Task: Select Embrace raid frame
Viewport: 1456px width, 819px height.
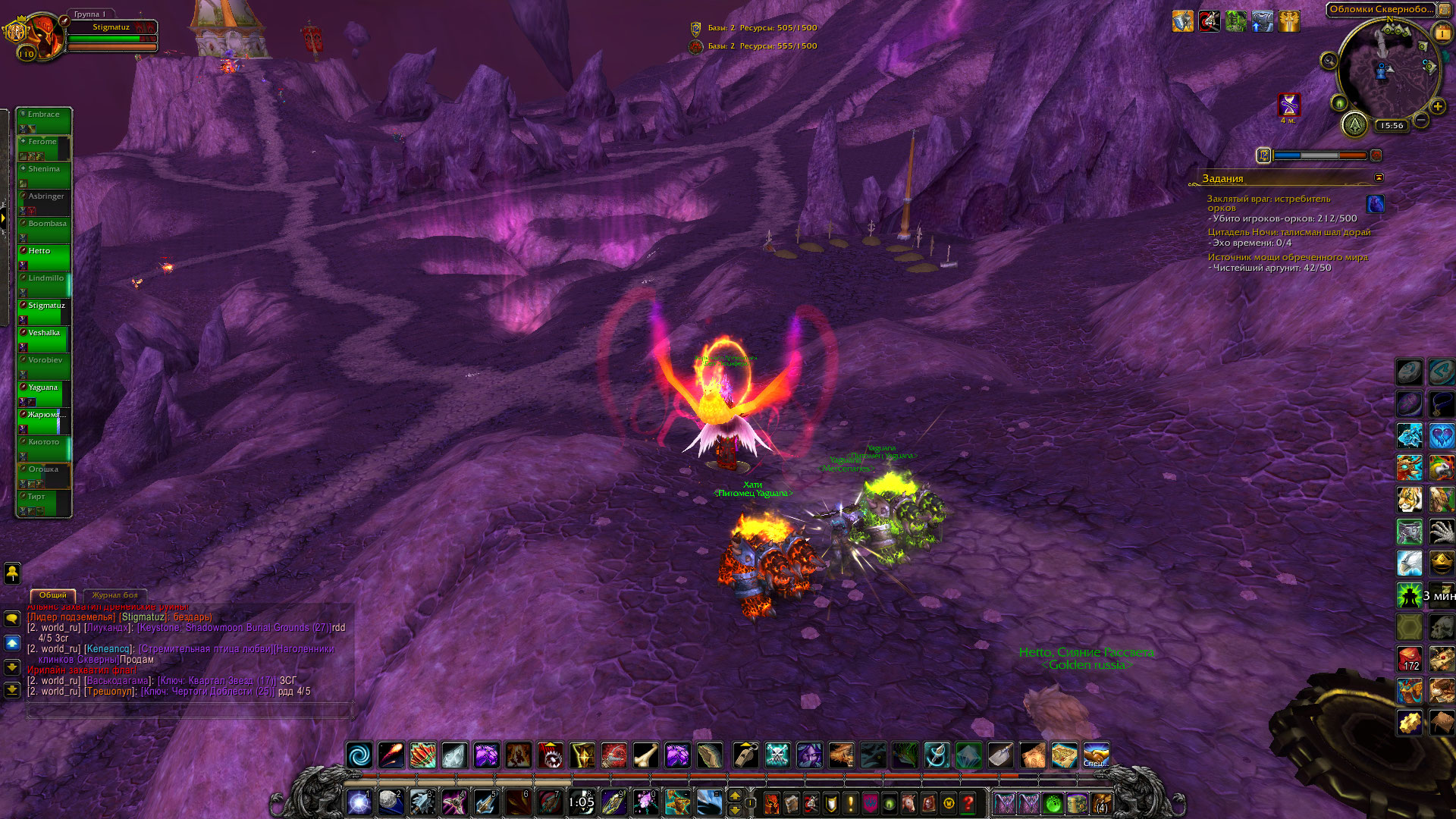Action: (44, 120)
